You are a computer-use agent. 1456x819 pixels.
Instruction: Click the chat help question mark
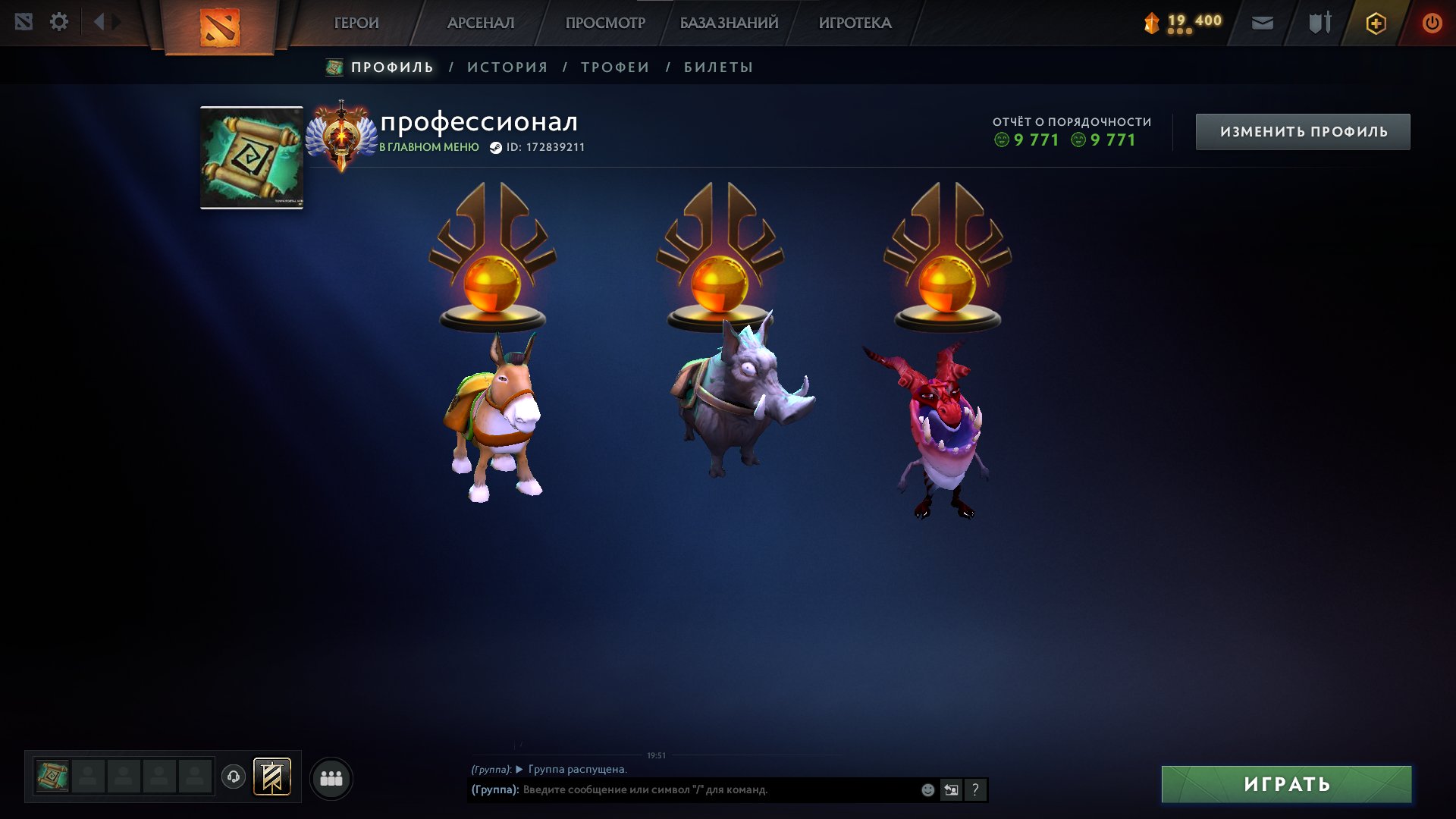coord(975,790)
